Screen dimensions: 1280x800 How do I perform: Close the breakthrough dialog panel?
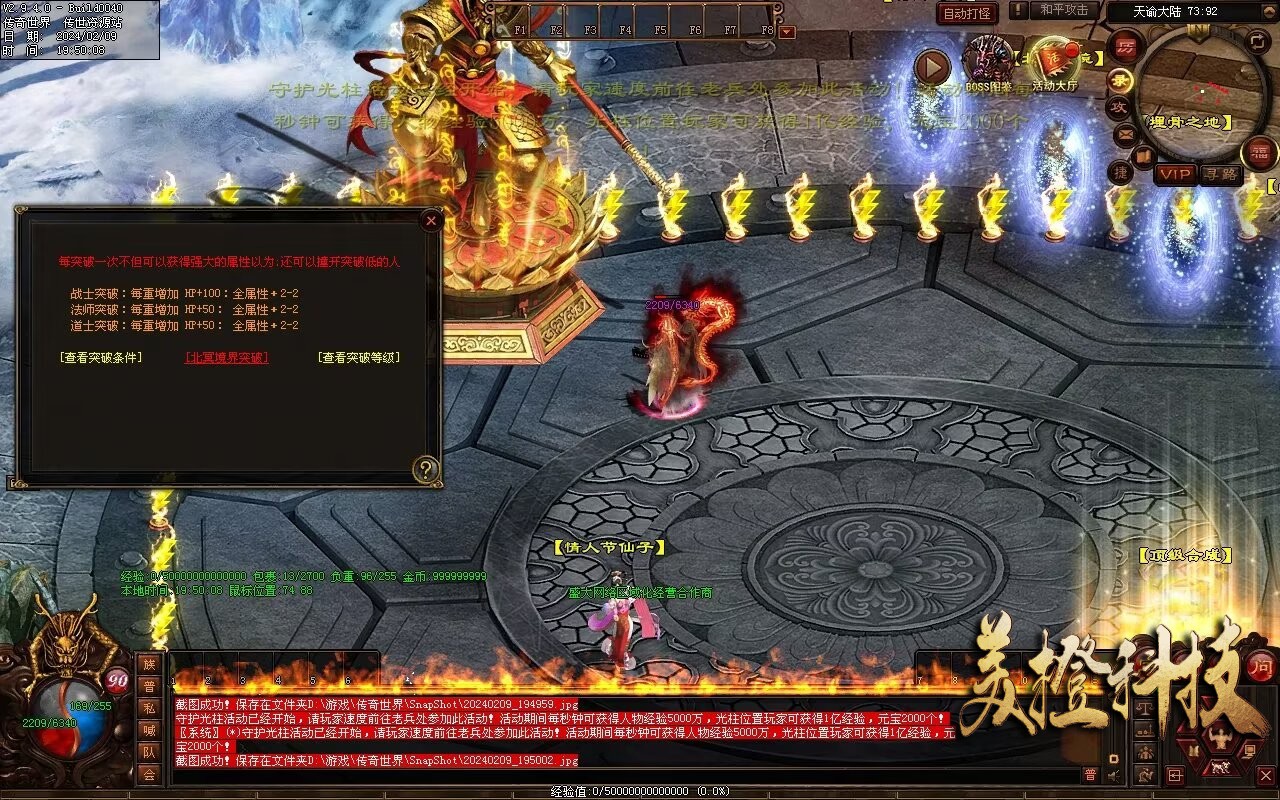[430, 220]
